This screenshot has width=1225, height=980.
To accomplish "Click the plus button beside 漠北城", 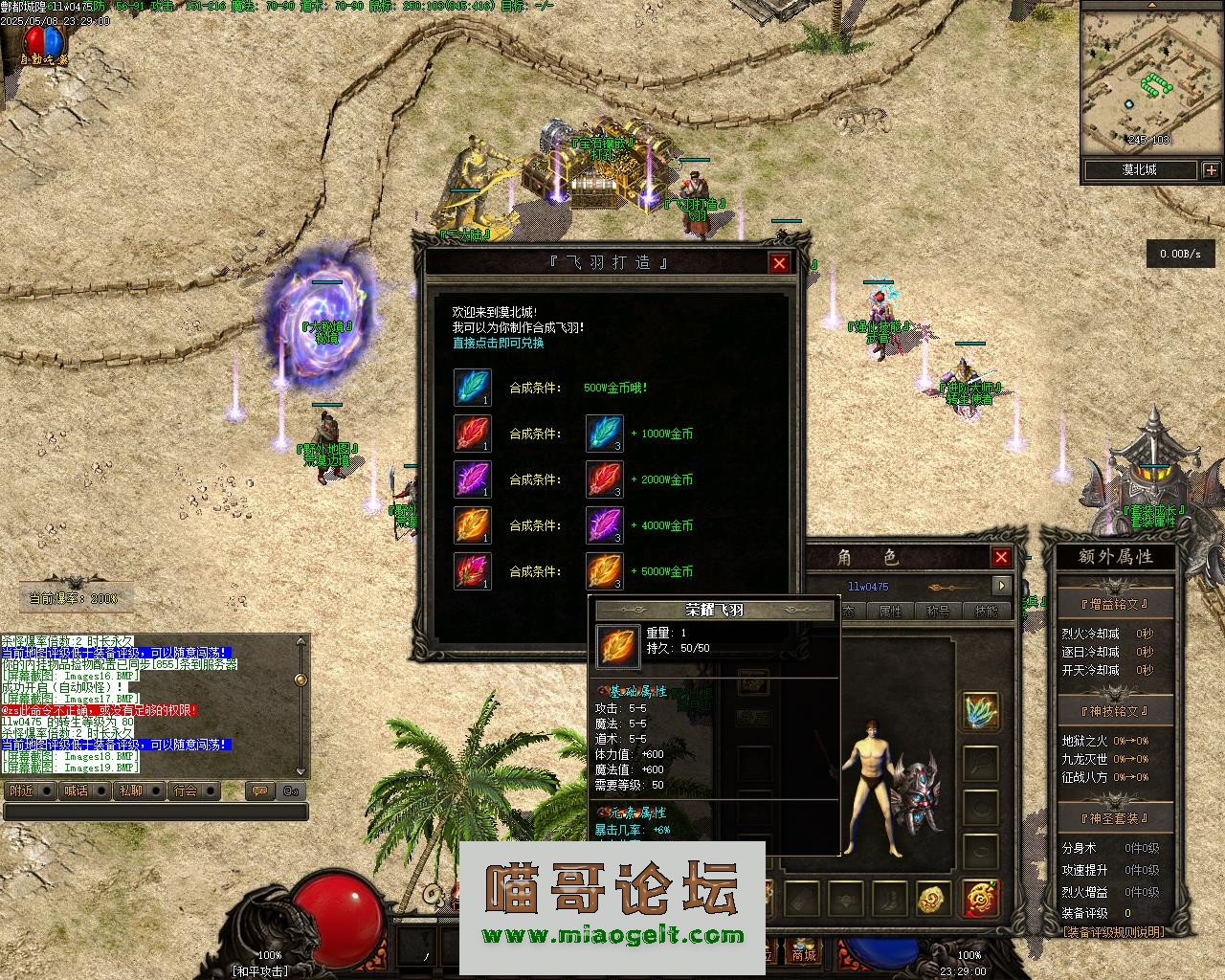I will 1212,170.
